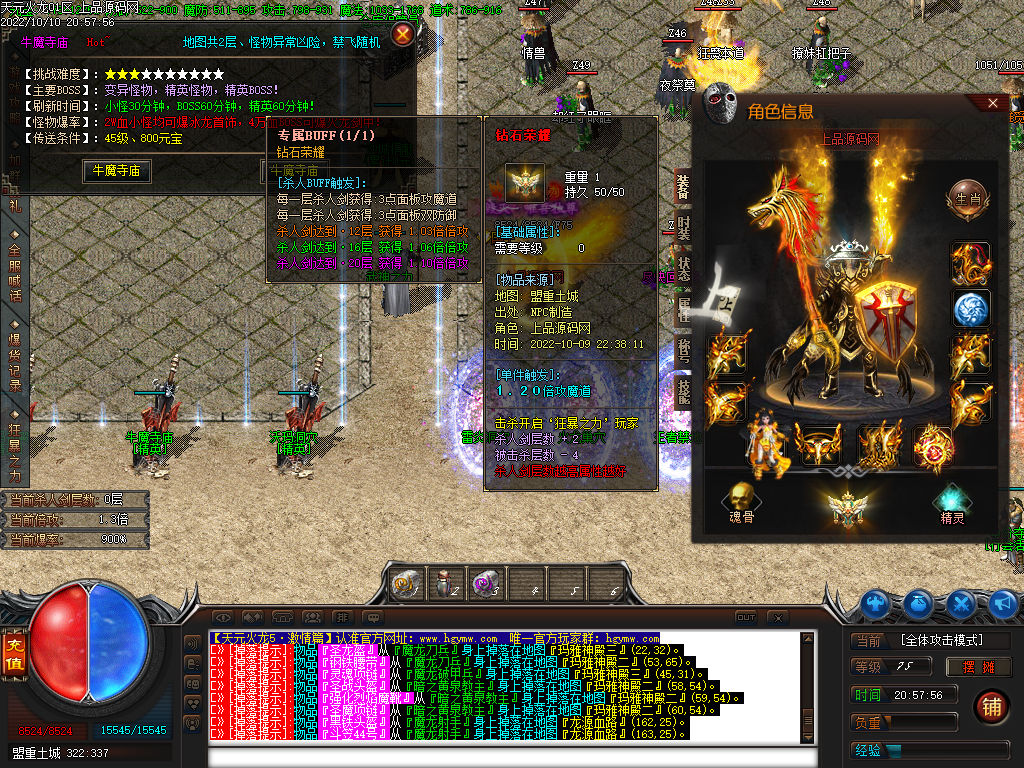This screenshot has height=768, width=1024.
Task: Select the red-gold ring emblem slot
Action: coord(931,446)
